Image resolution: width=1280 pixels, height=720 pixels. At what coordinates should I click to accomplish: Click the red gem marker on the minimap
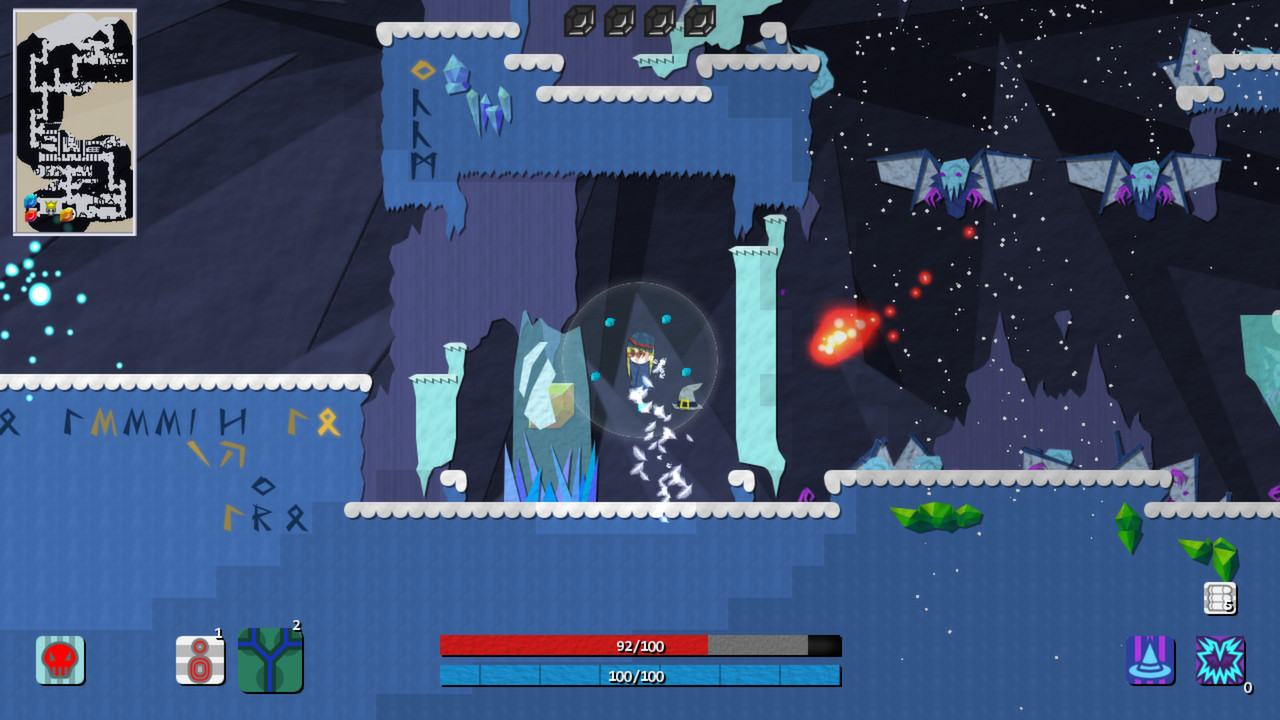30,216
